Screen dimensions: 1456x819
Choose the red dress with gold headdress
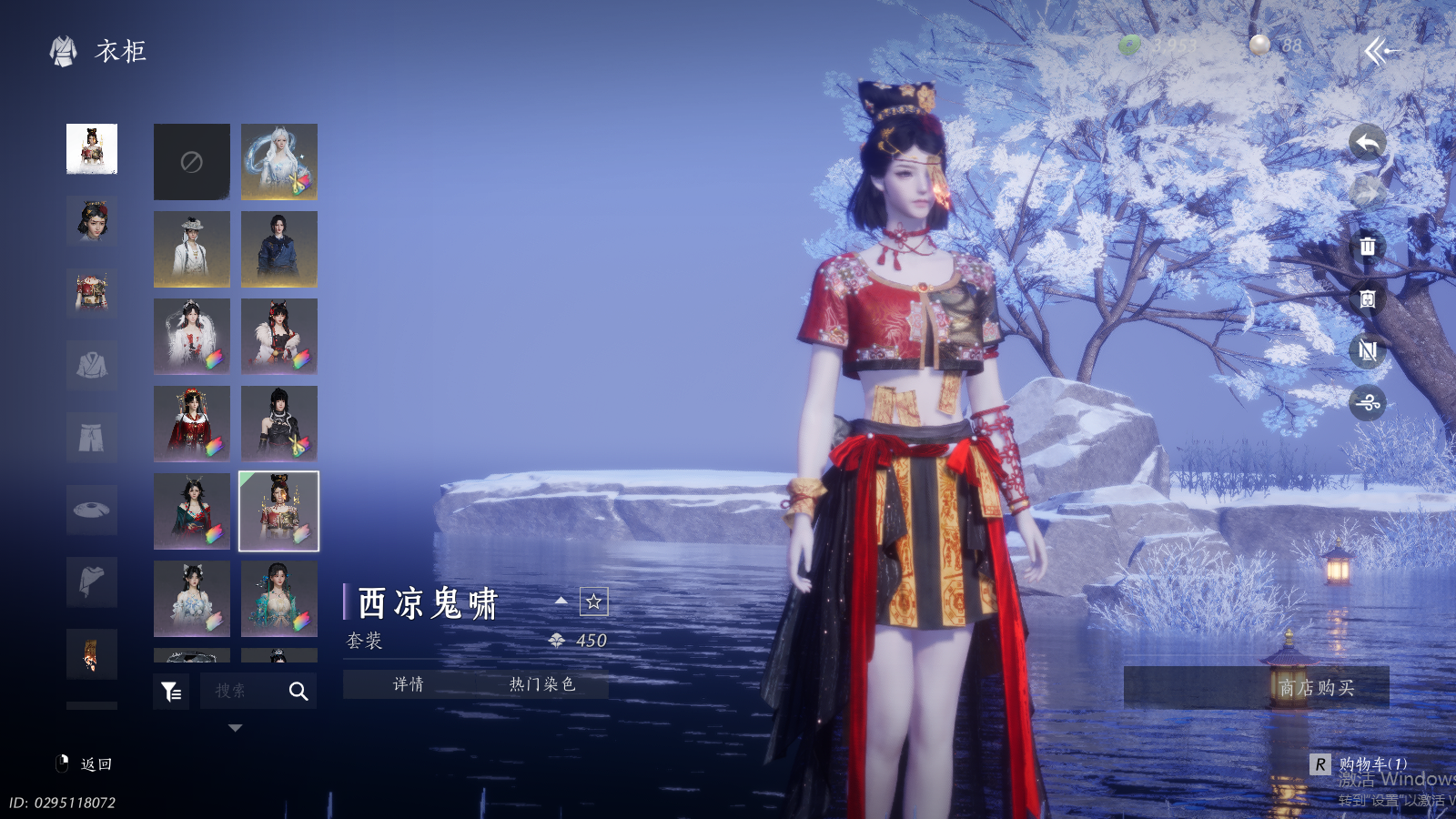[x=191, y=423]
